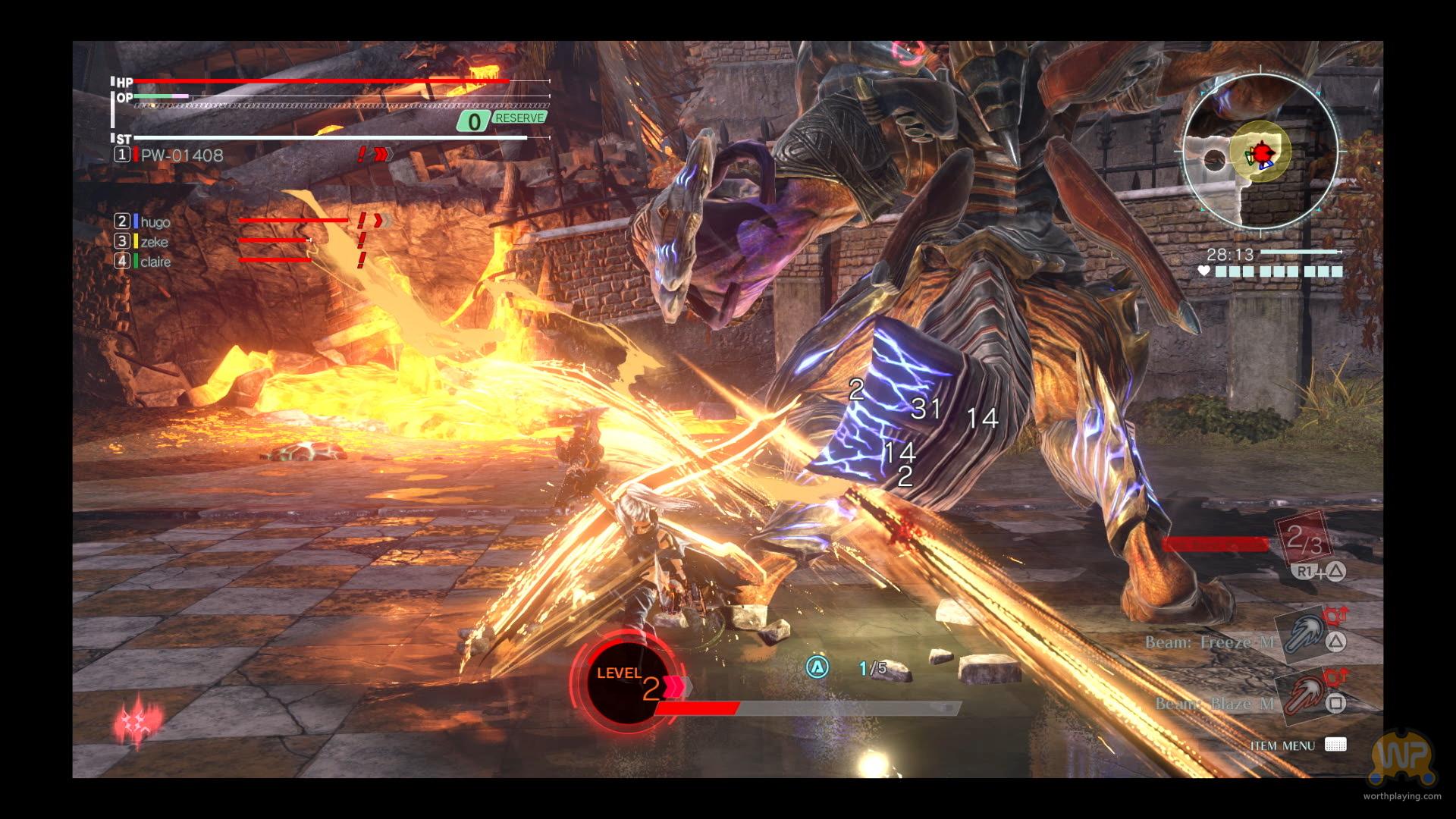This screenshot has height=819, width=1456.
Task: Select party member zeke
Action: point(153,242)
